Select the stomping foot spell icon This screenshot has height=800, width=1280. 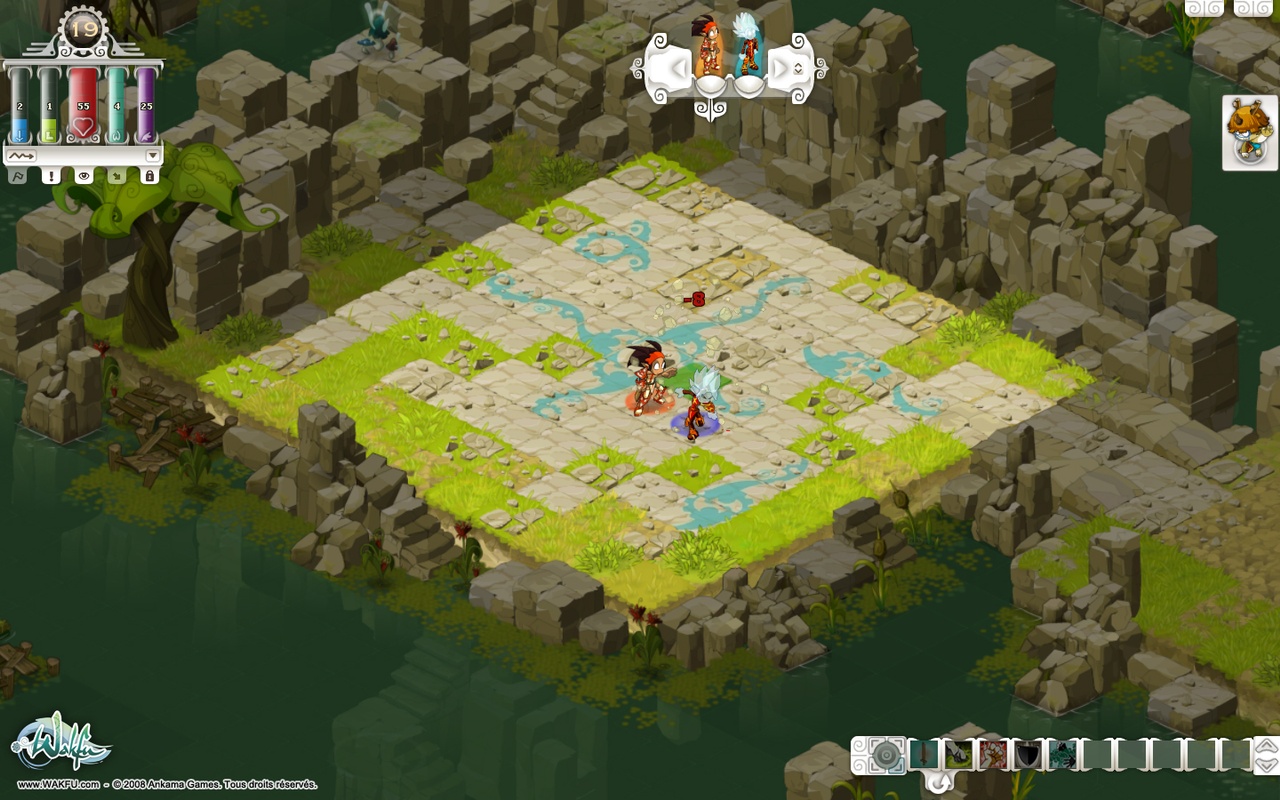tap(957, 753)
